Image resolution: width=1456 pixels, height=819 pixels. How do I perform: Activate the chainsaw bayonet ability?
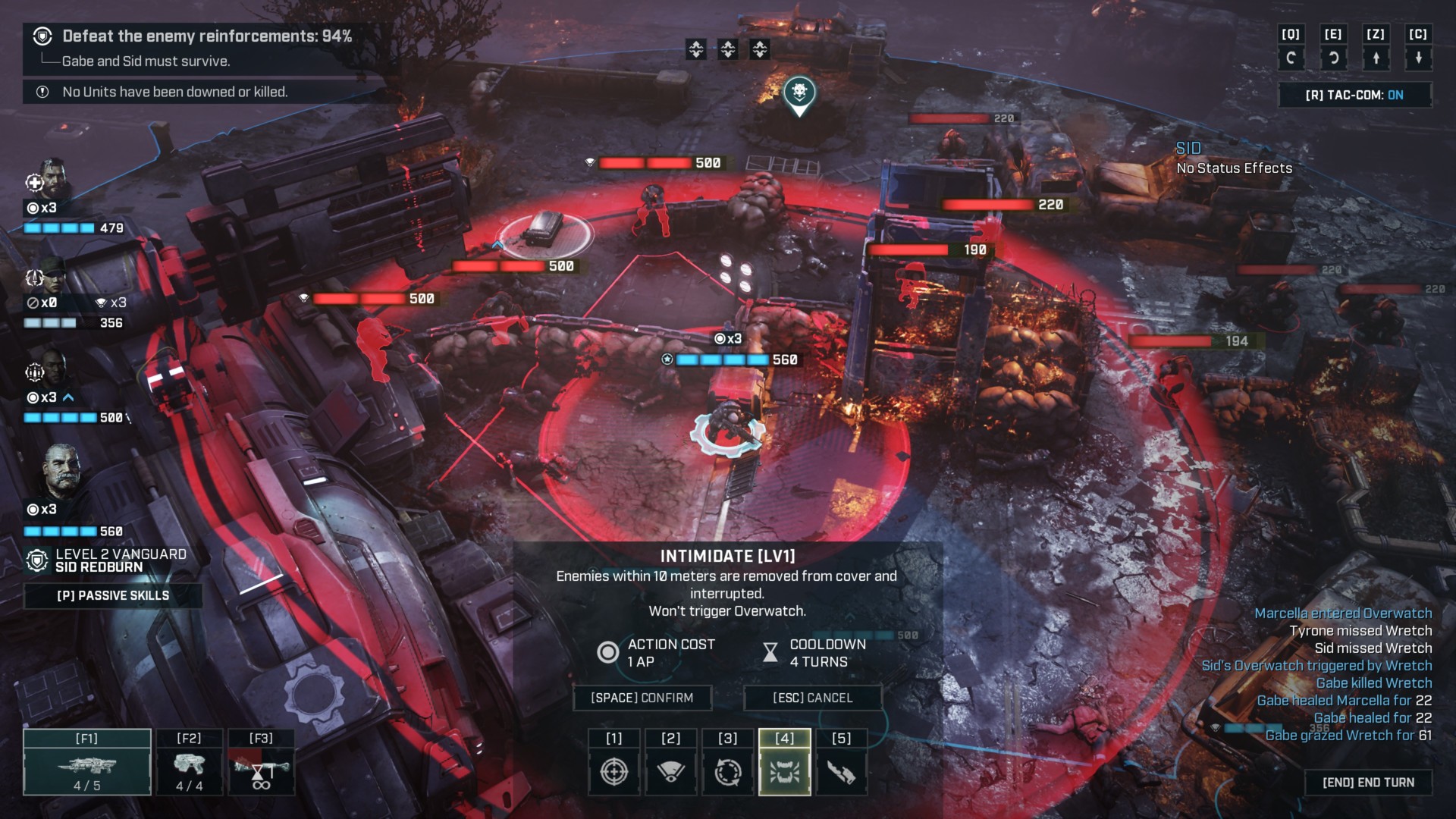(841, 772)
